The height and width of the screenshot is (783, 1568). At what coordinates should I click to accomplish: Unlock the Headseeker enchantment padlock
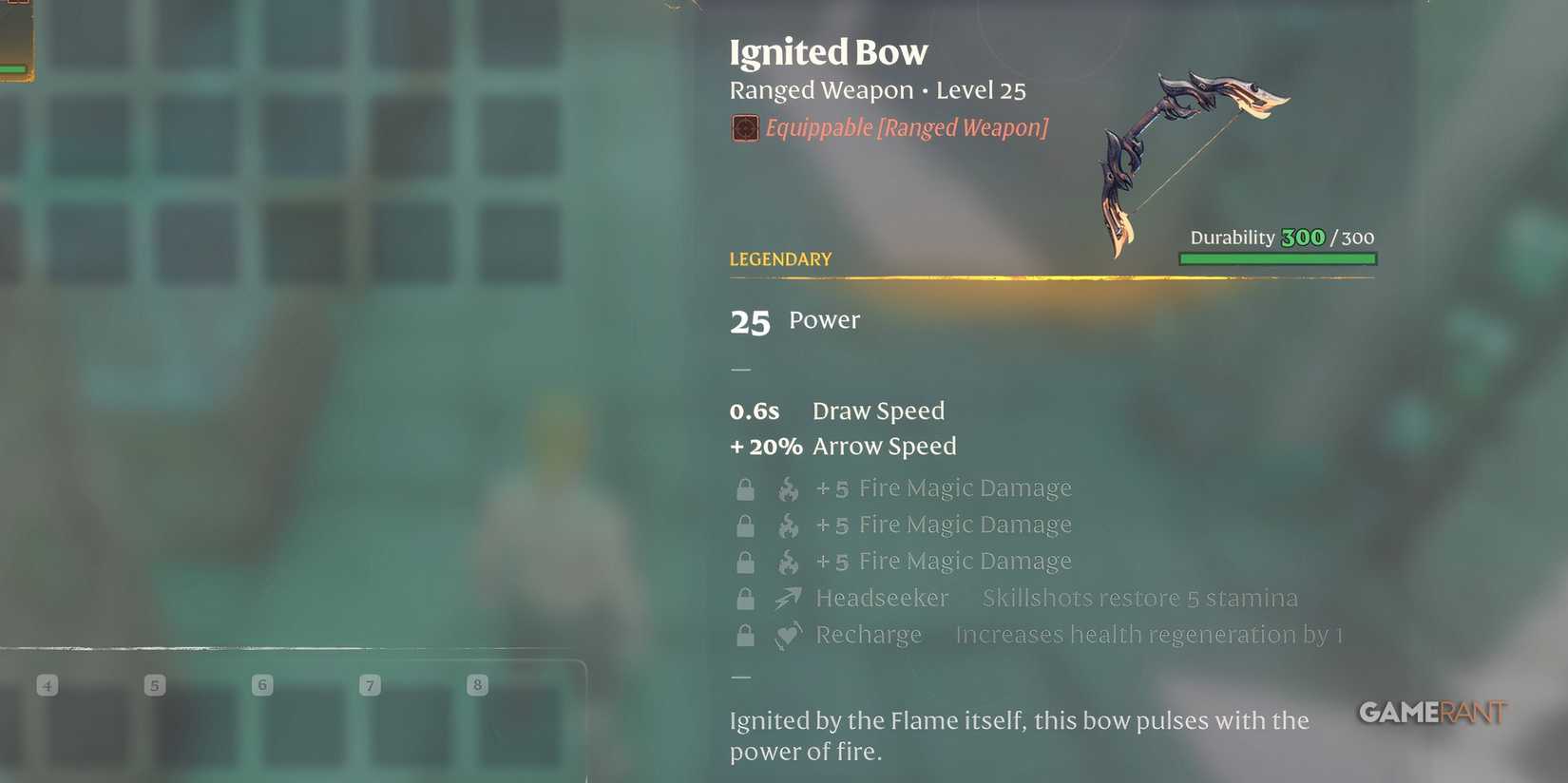click(745, 598)
